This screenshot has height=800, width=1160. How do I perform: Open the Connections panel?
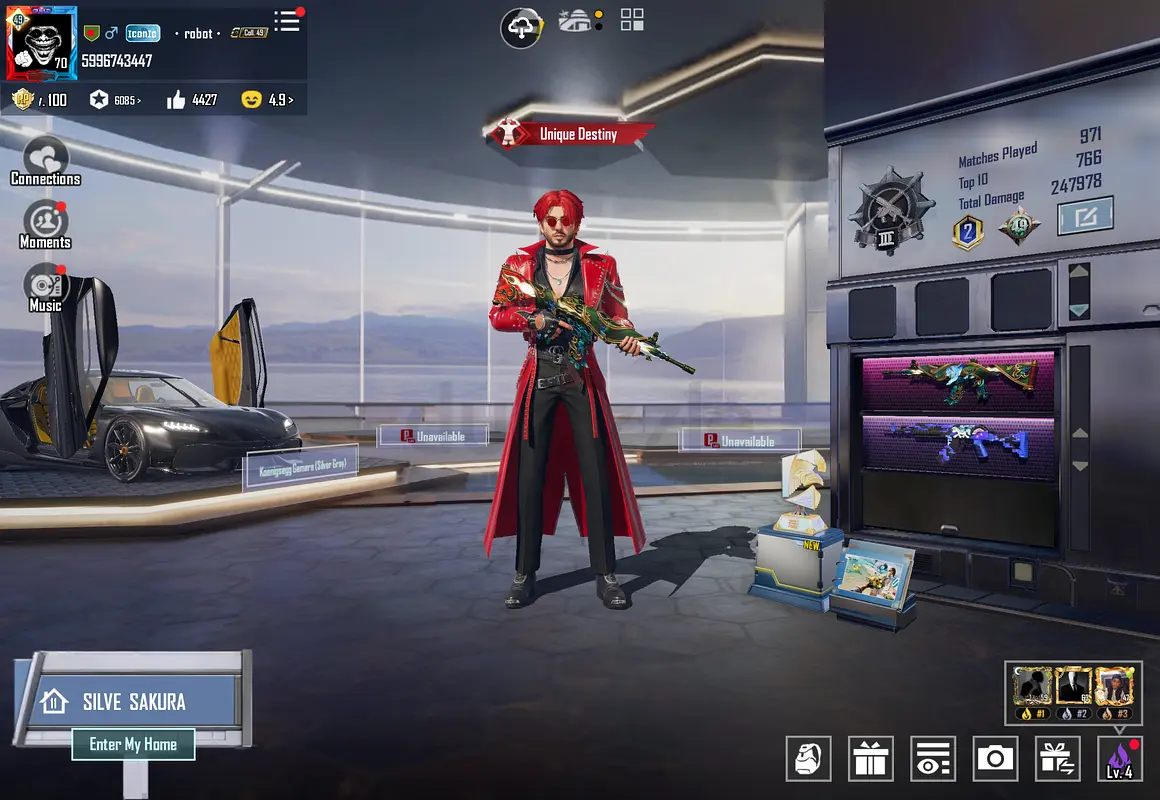click(45, 161)
